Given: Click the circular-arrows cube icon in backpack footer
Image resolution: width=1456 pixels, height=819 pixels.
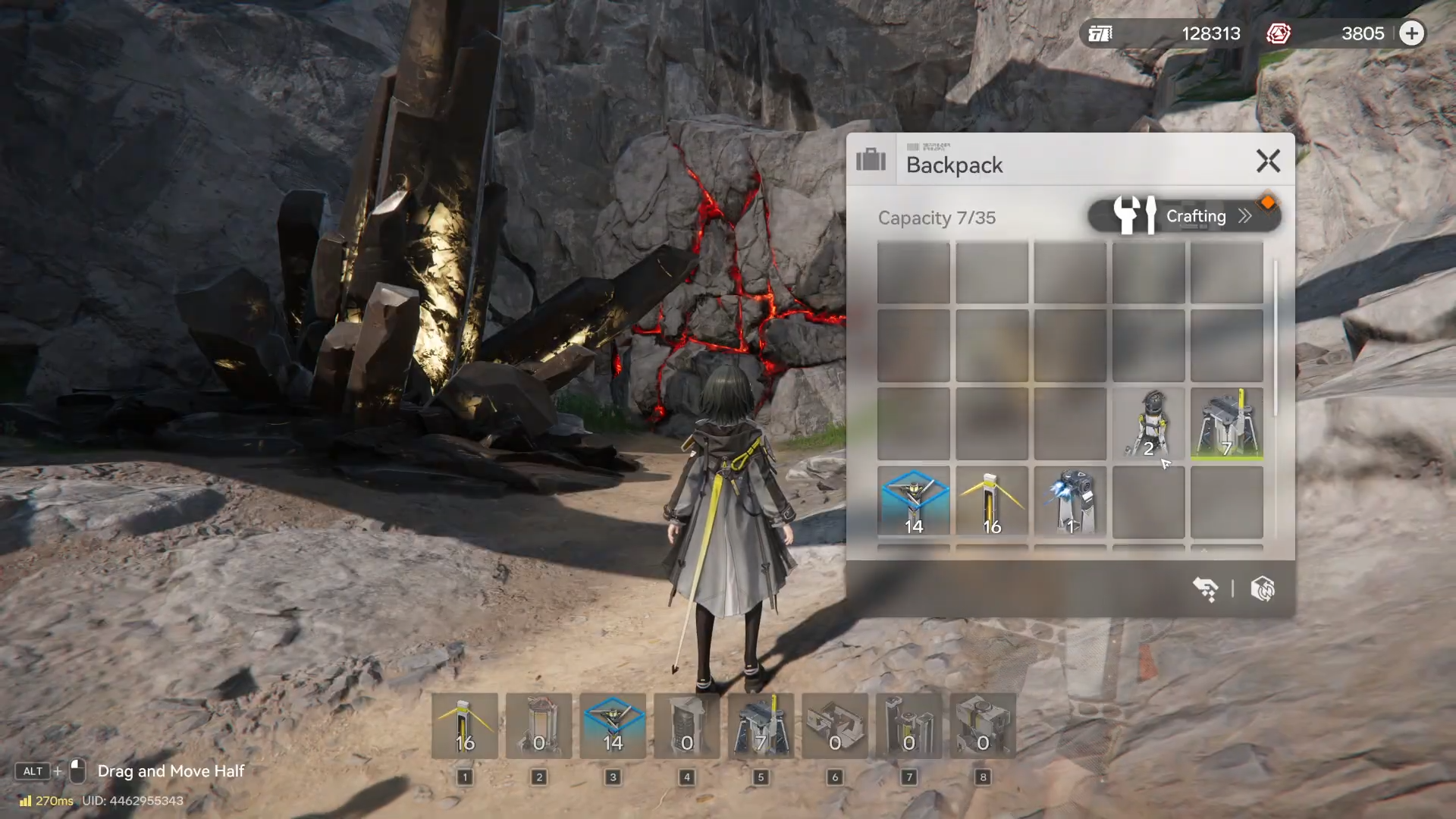Looking at the screenshot, I should pos(1263,589).
